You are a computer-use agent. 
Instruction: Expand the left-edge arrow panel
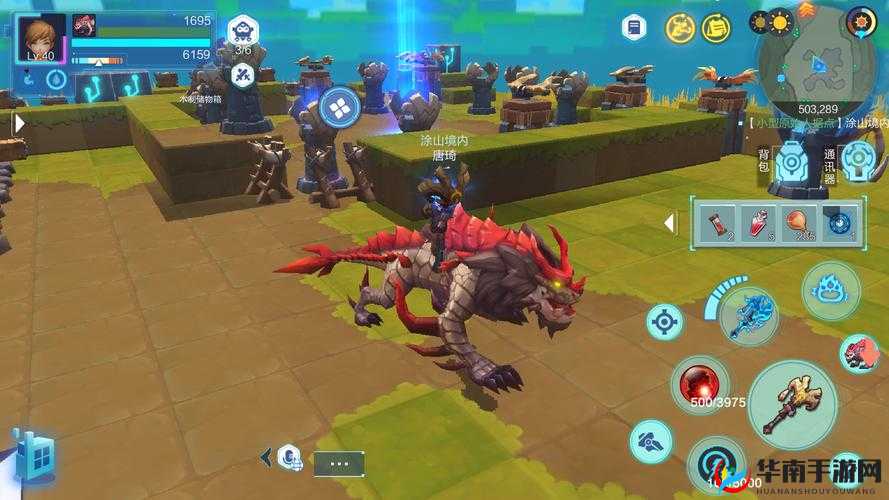(18, 123)
